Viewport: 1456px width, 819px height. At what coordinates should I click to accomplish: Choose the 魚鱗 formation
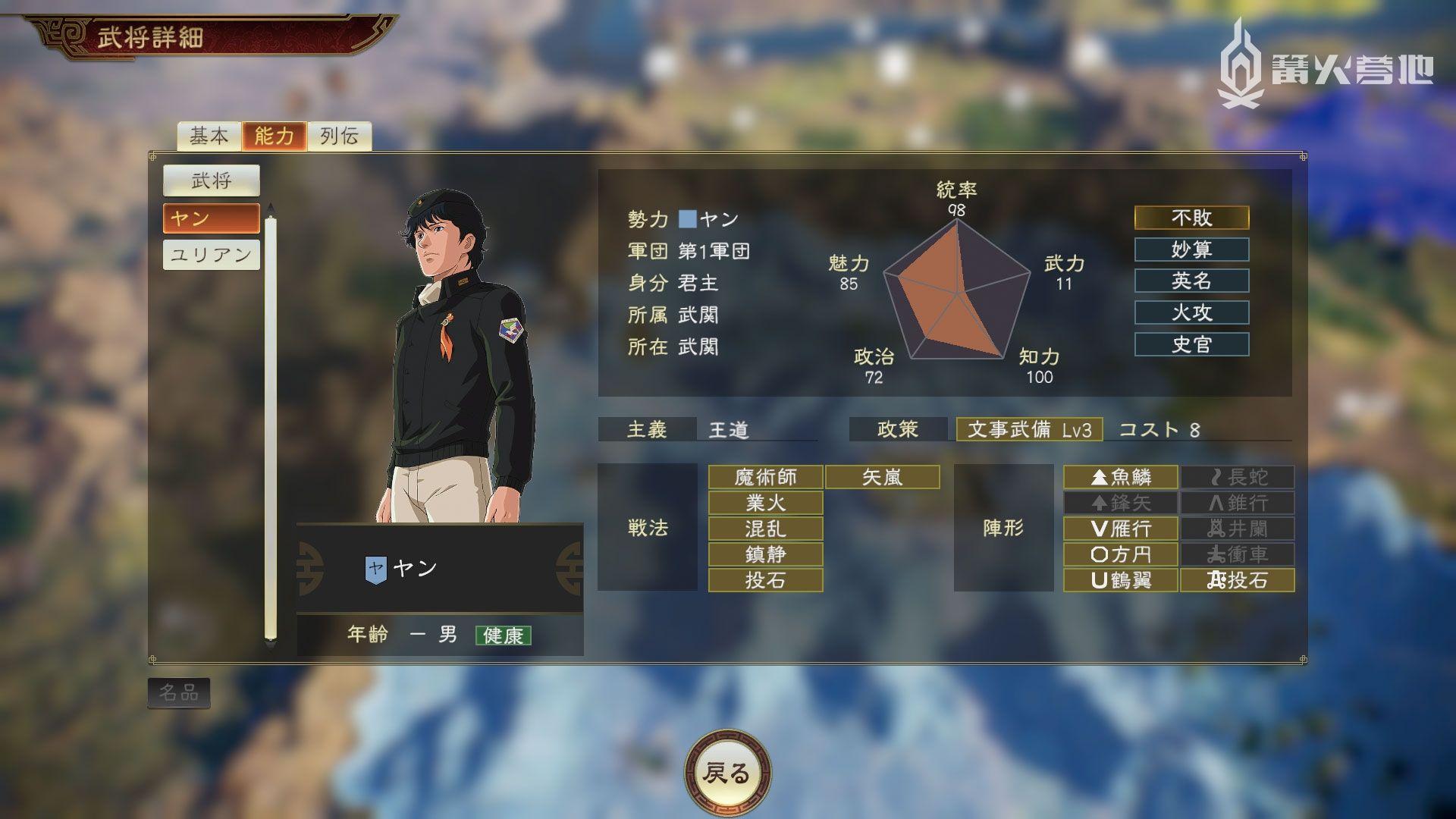point(1120,477)
